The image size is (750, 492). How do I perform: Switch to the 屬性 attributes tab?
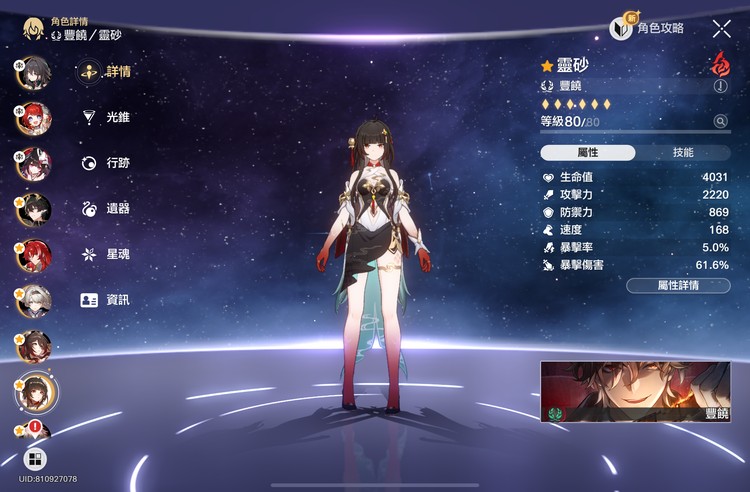coord(588,153)
